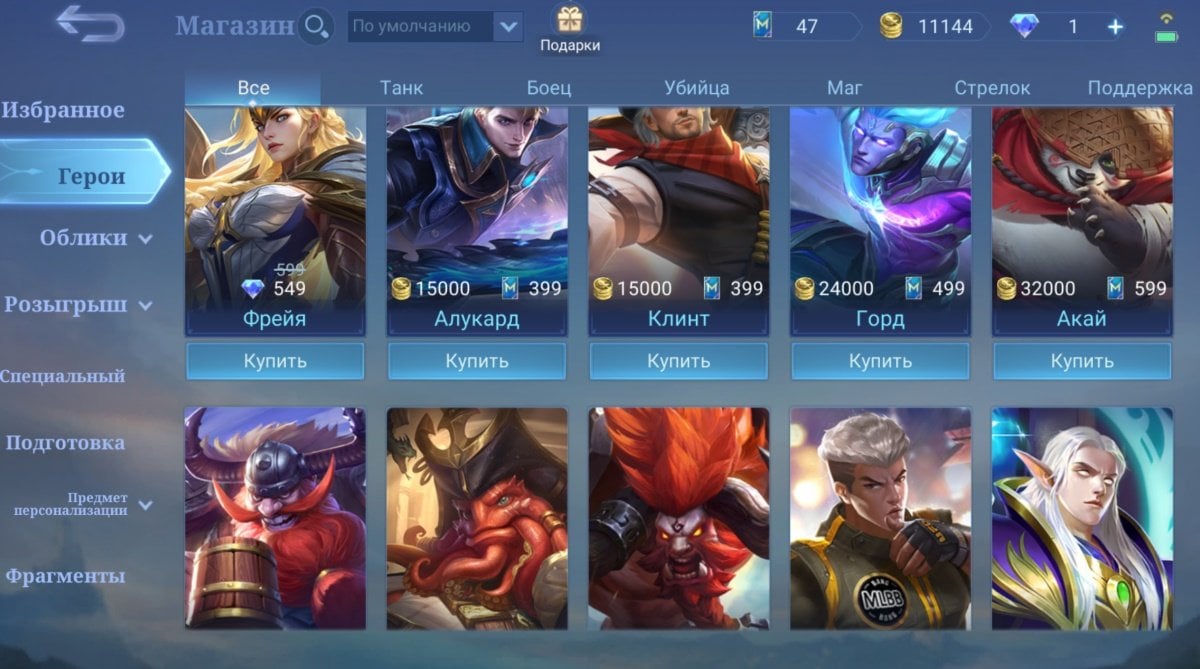Go back with the return arrow
This screenshot has height=669, width=1200.
(90, 24)
